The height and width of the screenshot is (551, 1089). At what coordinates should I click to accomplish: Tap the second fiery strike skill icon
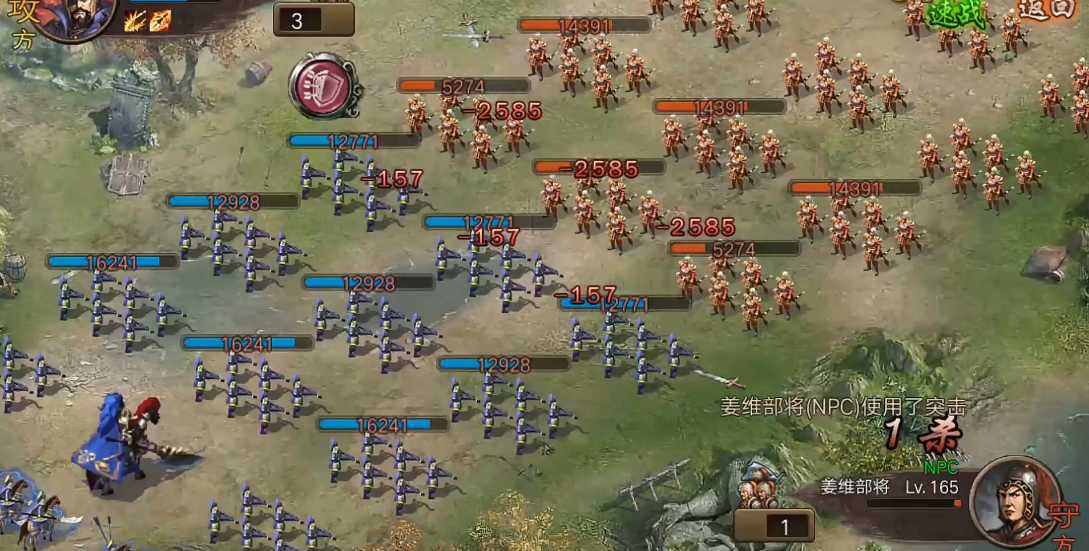(160, 22)
